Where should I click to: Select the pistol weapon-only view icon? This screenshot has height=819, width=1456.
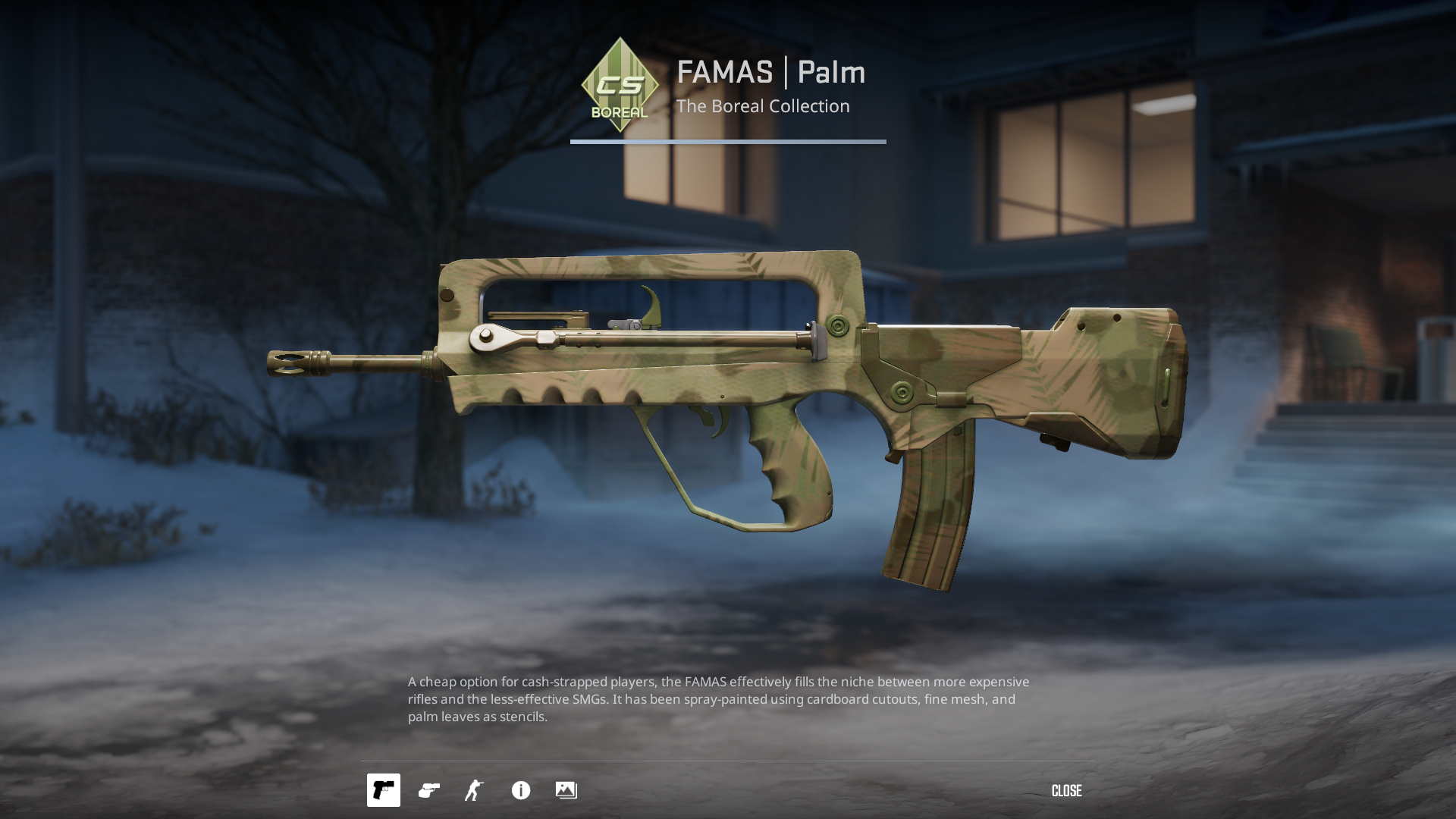click(x=384, y=790)
